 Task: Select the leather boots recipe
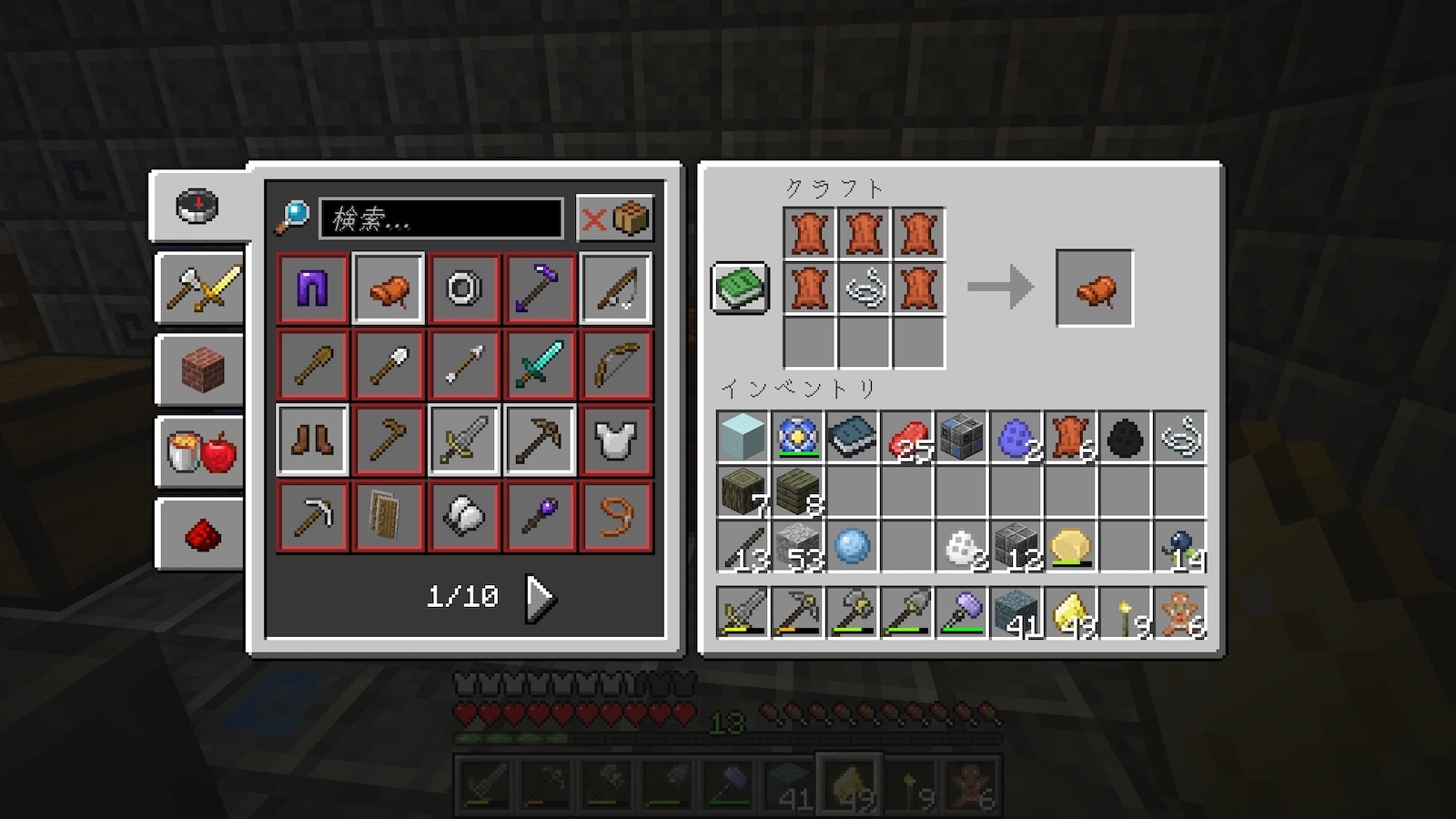312,440
